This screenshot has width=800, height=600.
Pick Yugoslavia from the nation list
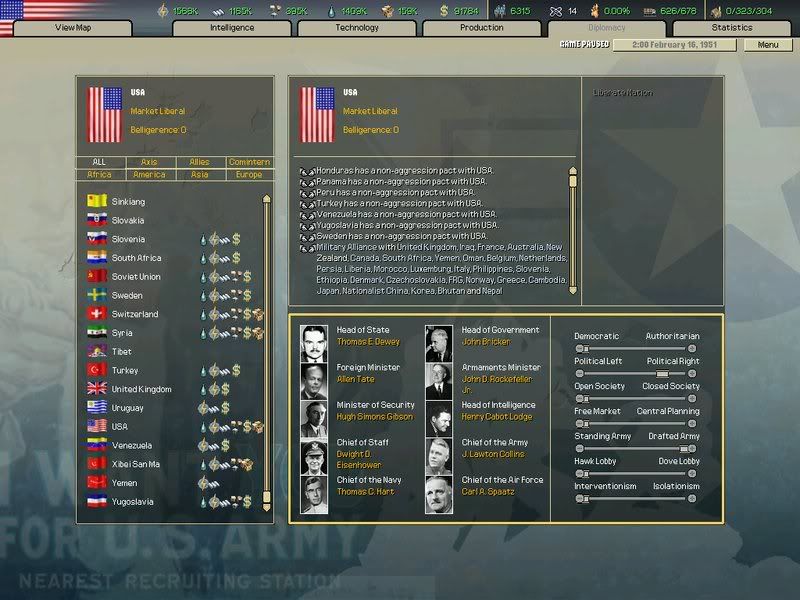[x=134, y=501]
